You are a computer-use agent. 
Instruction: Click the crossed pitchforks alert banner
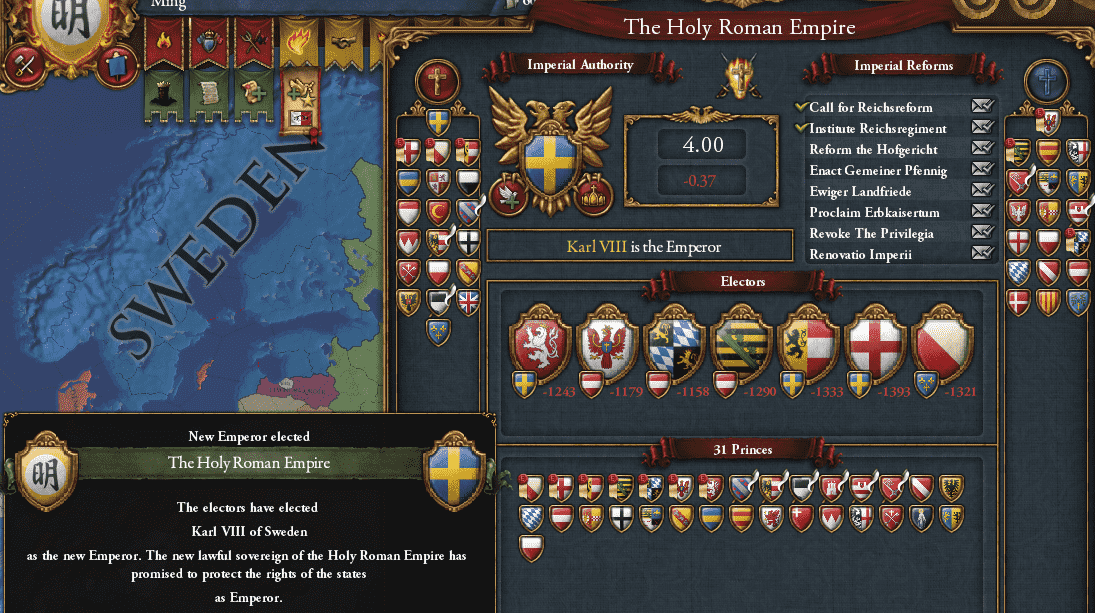[253, 43]
